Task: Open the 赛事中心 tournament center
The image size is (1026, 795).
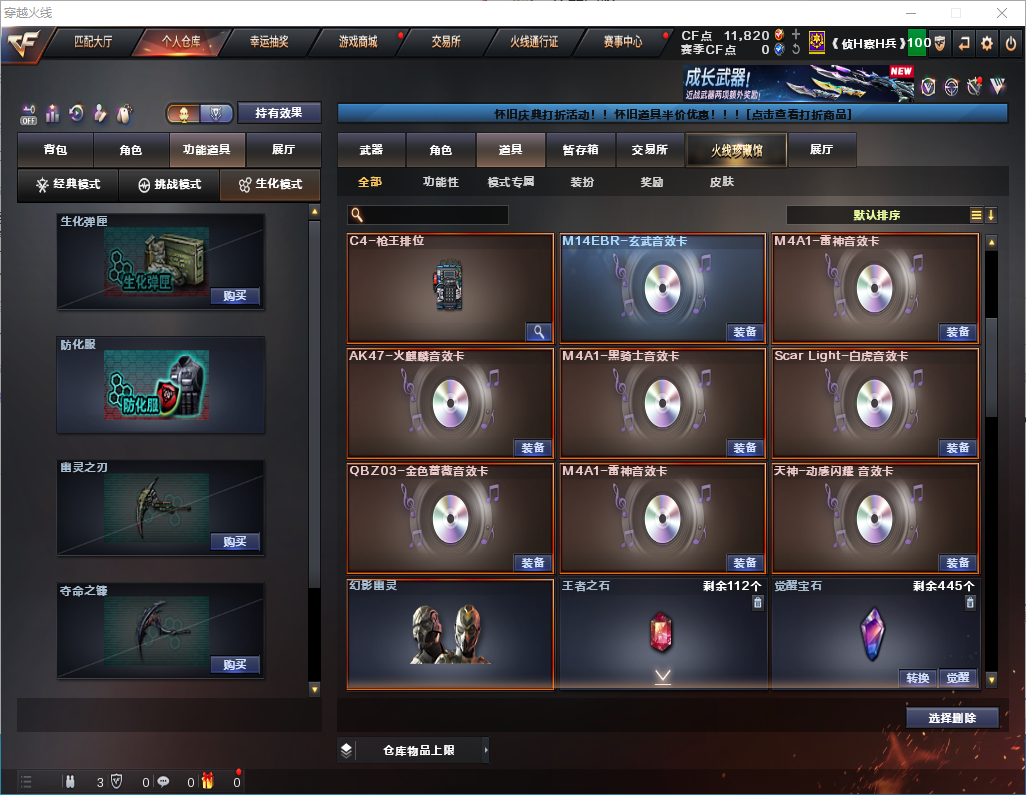Action: click(x=622, y=42)
